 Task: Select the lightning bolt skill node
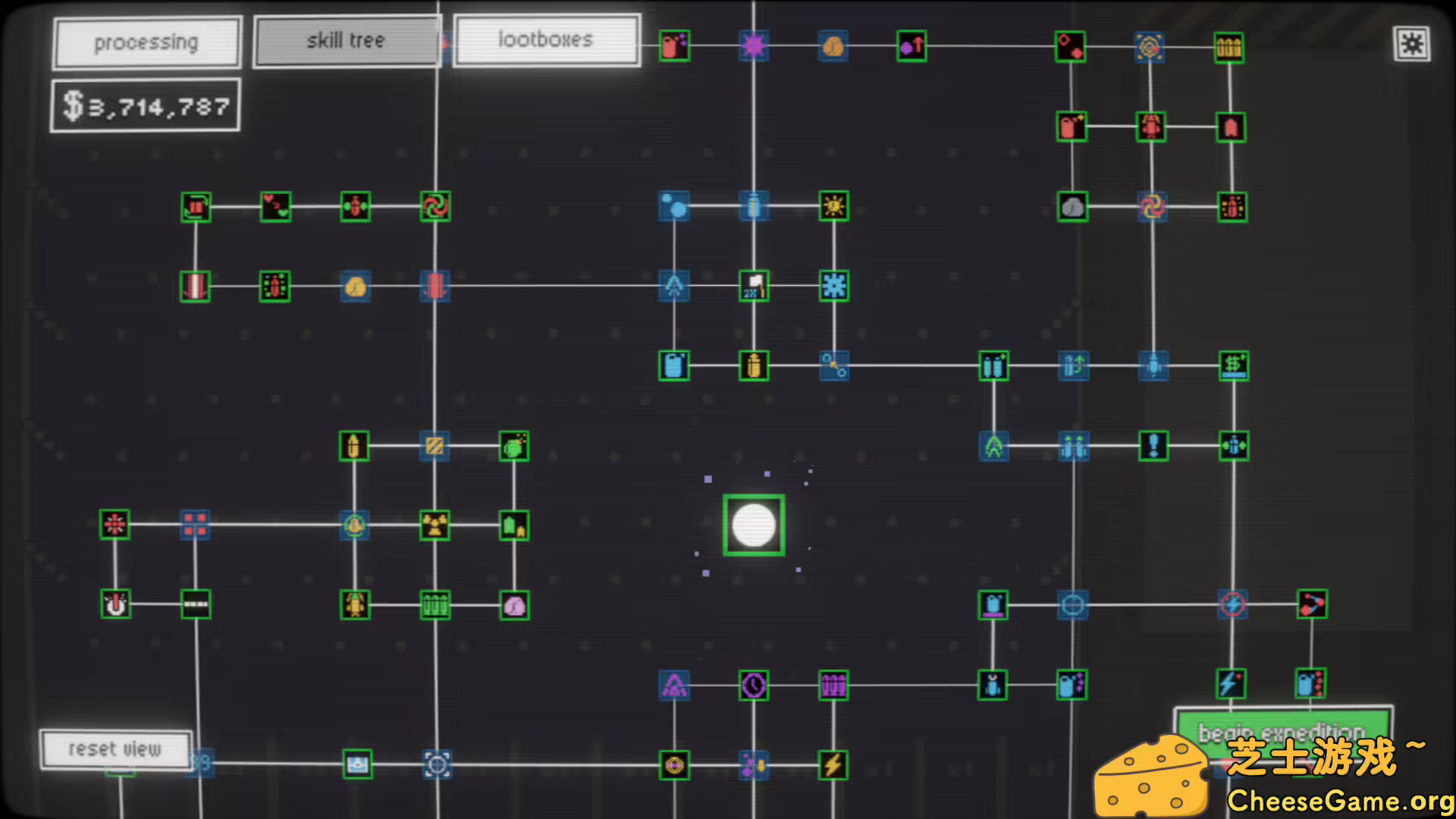tap(834, 767)
